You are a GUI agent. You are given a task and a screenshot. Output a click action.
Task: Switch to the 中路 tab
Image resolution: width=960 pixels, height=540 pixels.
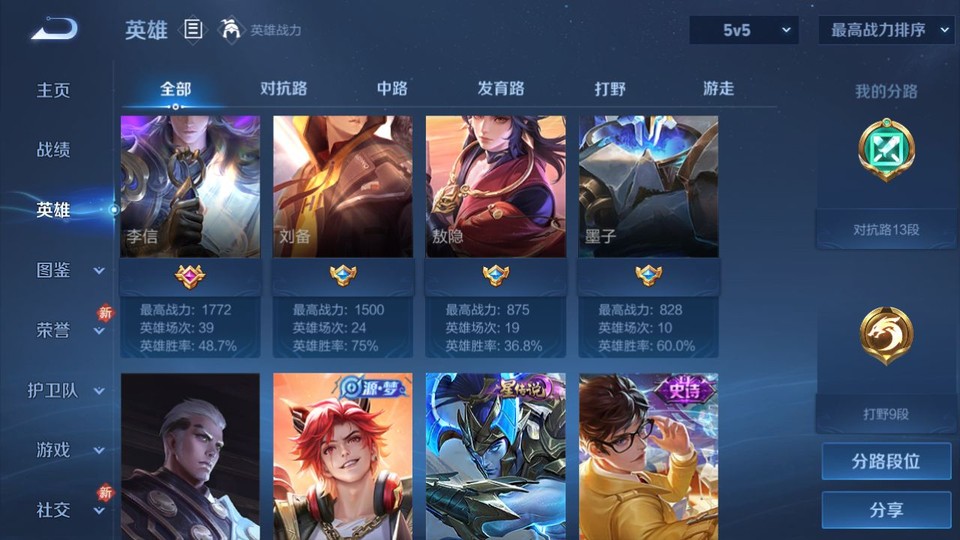(392, 88)
